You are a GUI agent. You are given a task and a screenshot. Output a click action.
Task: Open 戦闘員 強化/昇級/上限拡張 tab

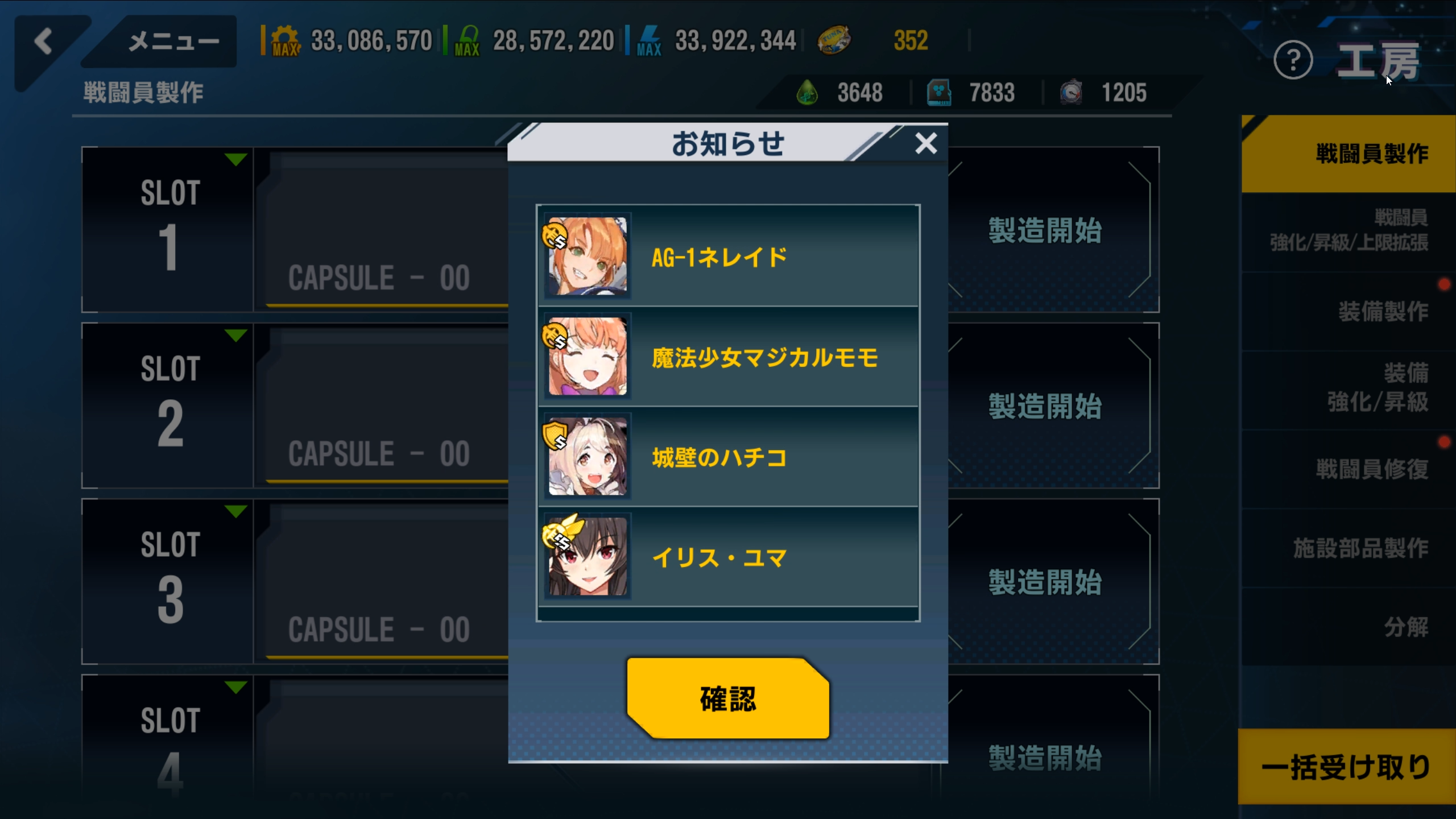(x=1348, y=230)
